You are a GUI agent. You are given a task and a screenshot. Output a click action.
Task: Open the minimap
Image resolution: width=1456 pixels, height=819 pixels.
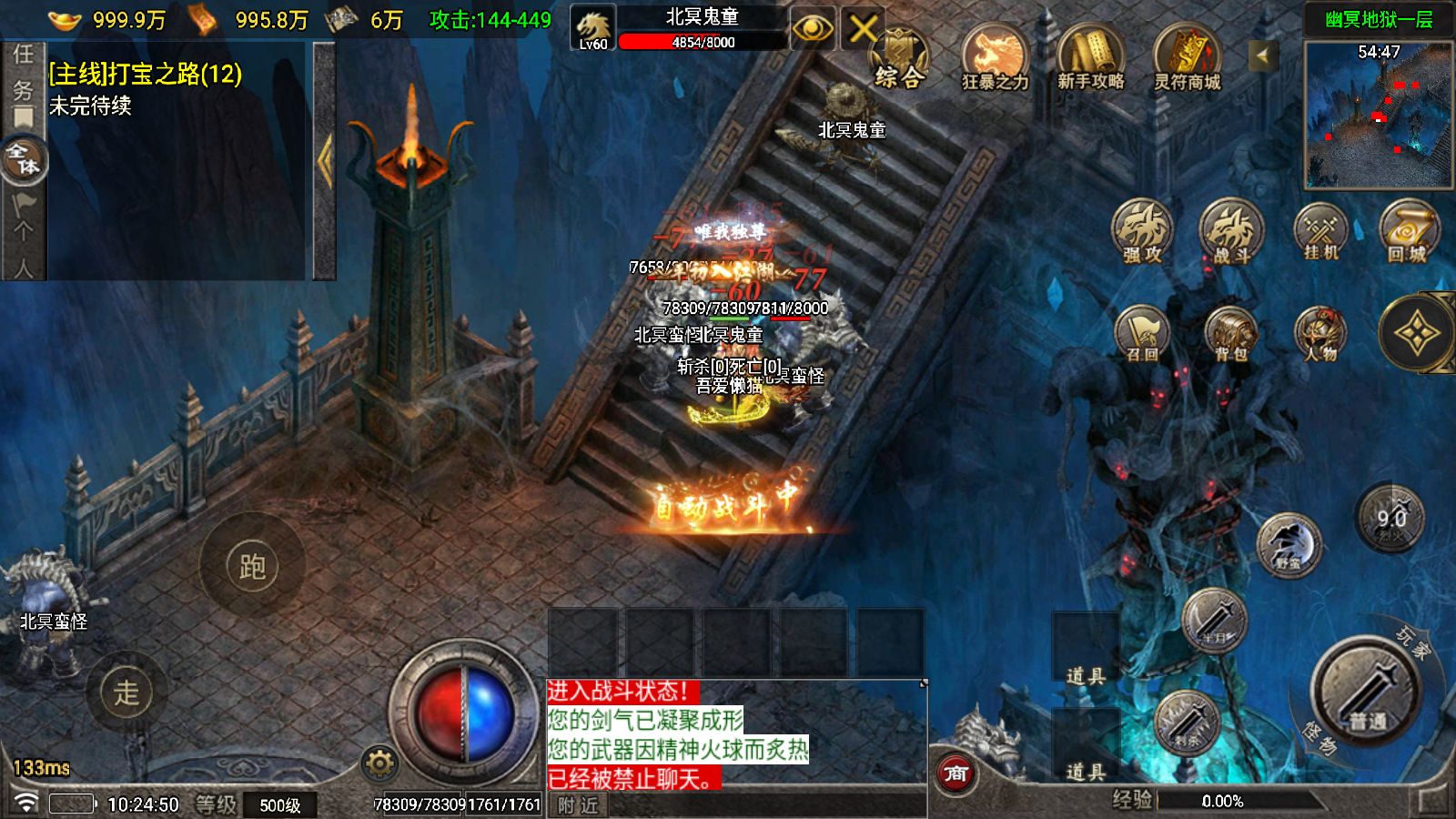1378,115
